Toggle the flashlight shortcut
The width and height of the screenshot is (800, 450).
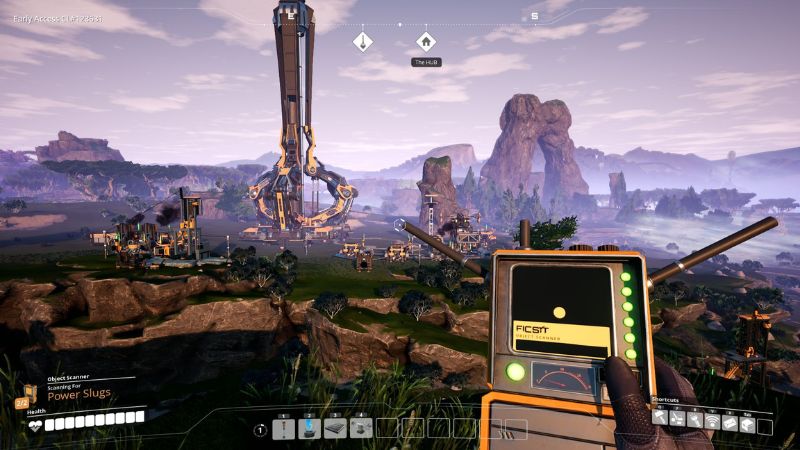694,420
